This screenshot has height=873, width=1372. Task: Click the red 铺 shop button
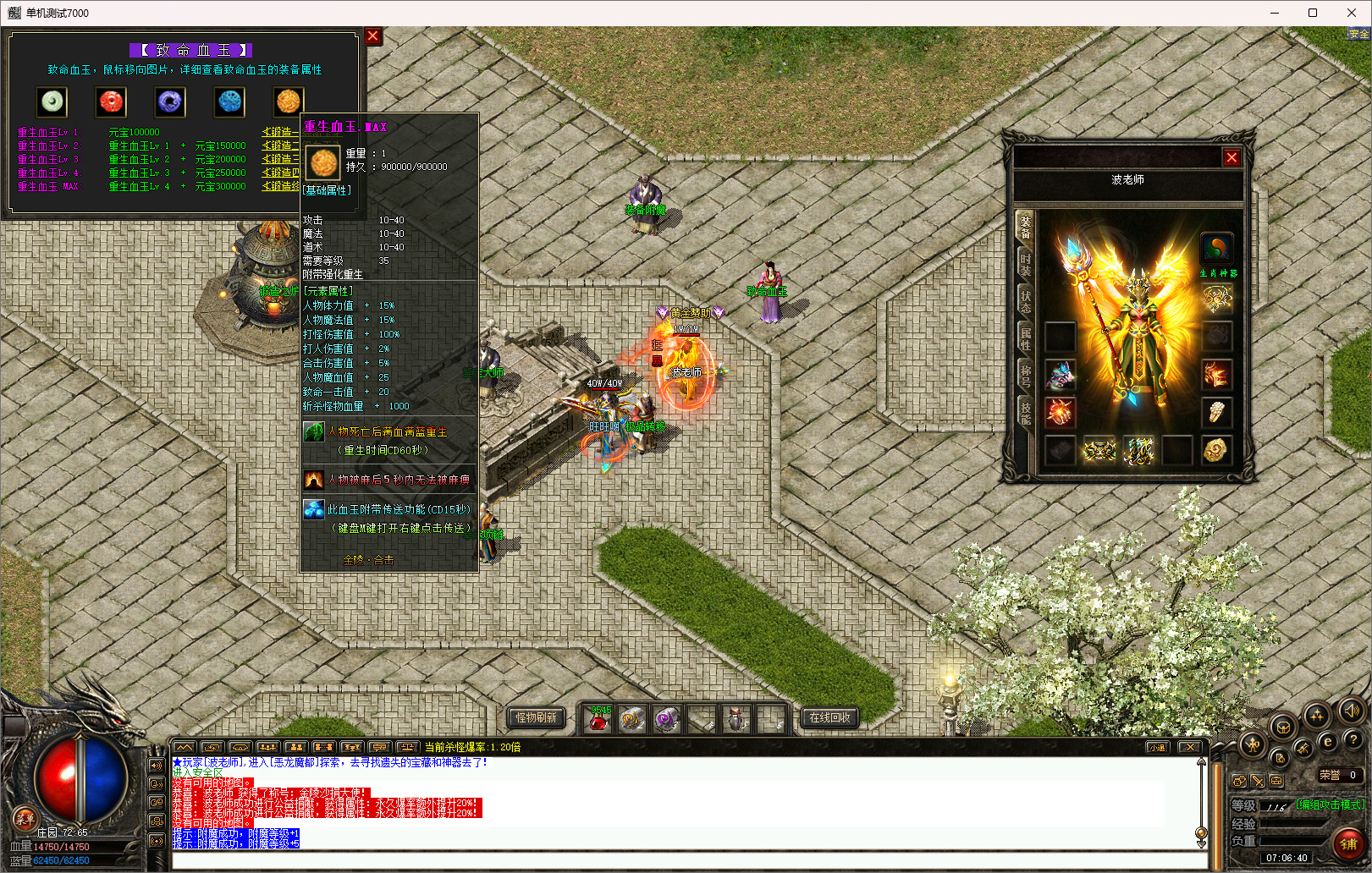(1348, 843)
